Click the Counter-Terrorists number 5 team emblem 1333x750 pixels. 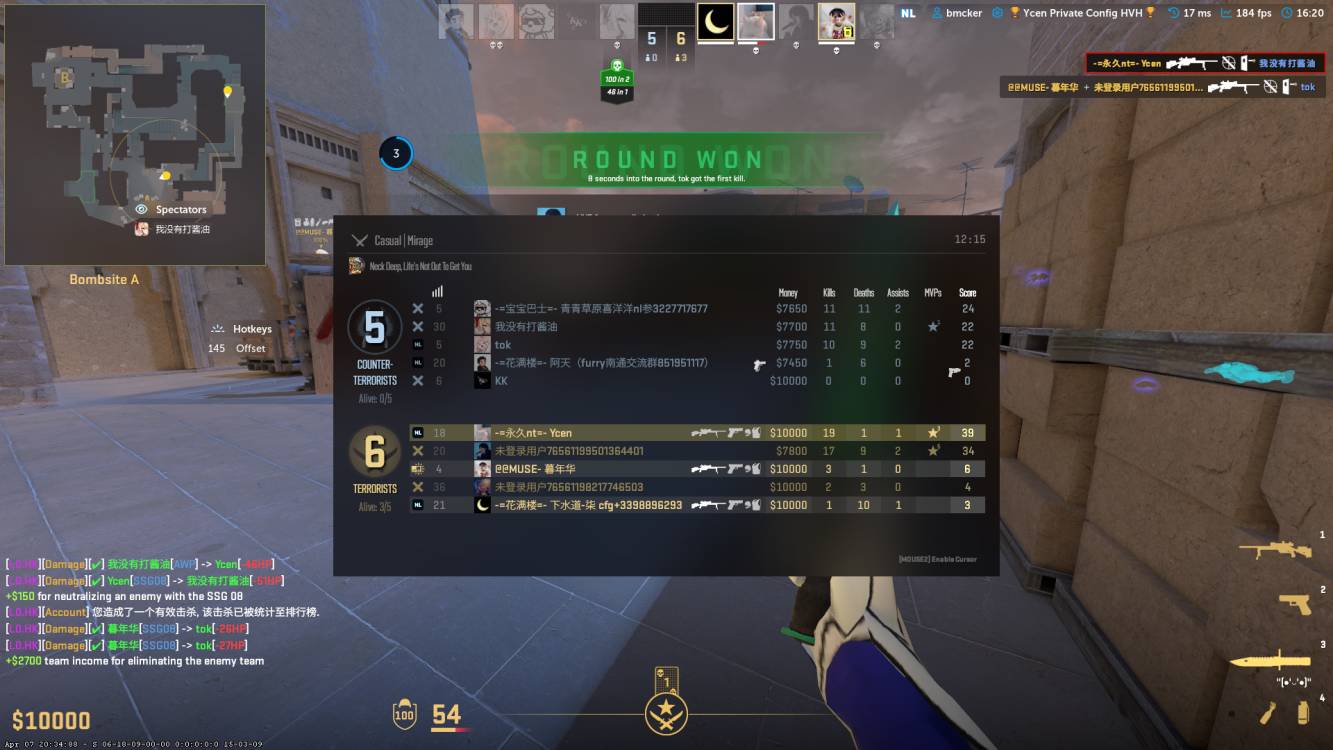point(375,327)
